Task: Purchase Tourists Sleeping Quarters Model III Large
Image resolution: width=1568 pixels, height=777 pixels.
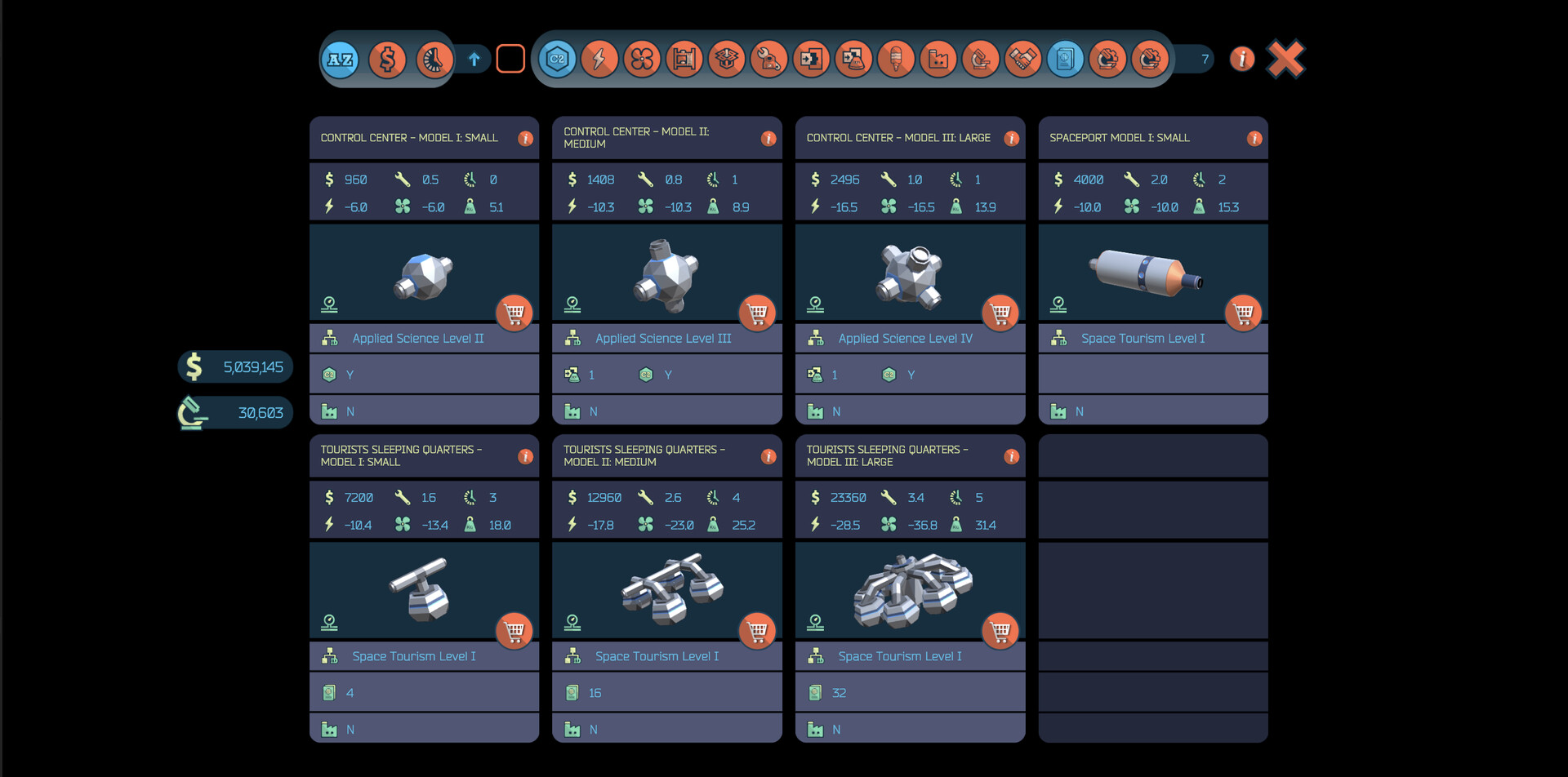Action: tap(1000, 631)
